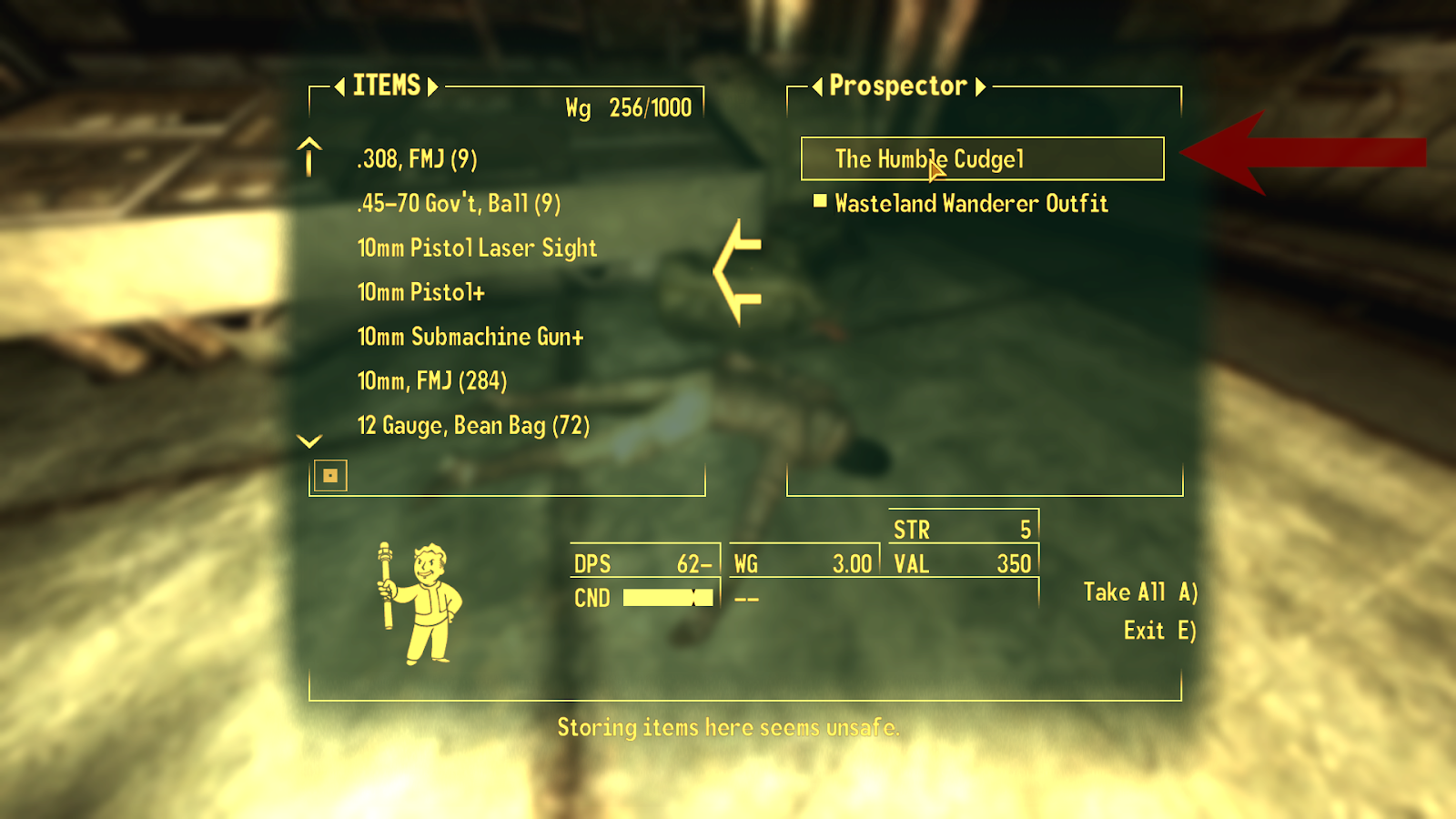The width and height of the screenshot is (1456, 819).
Task: Click the scroll-up arrow above the items list
Action: click(308, 155)
